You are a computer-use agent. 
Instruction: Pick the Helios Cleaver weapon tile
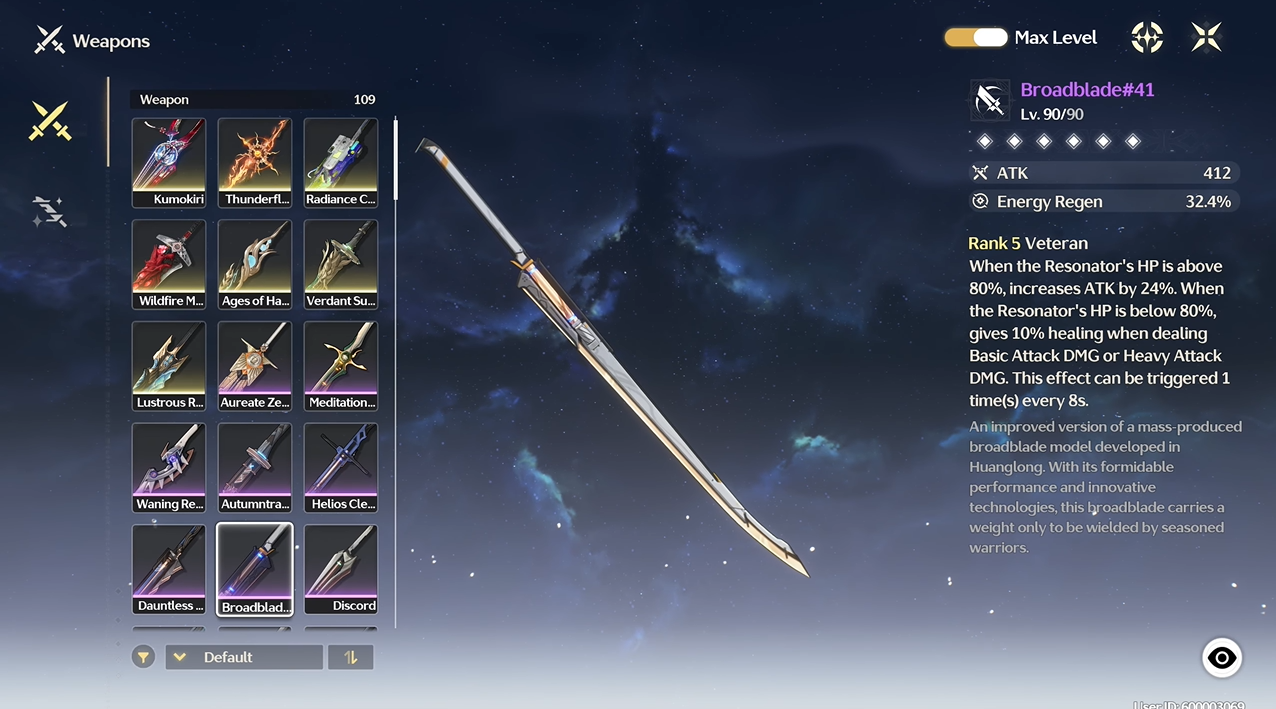click(x=341, y=468)
